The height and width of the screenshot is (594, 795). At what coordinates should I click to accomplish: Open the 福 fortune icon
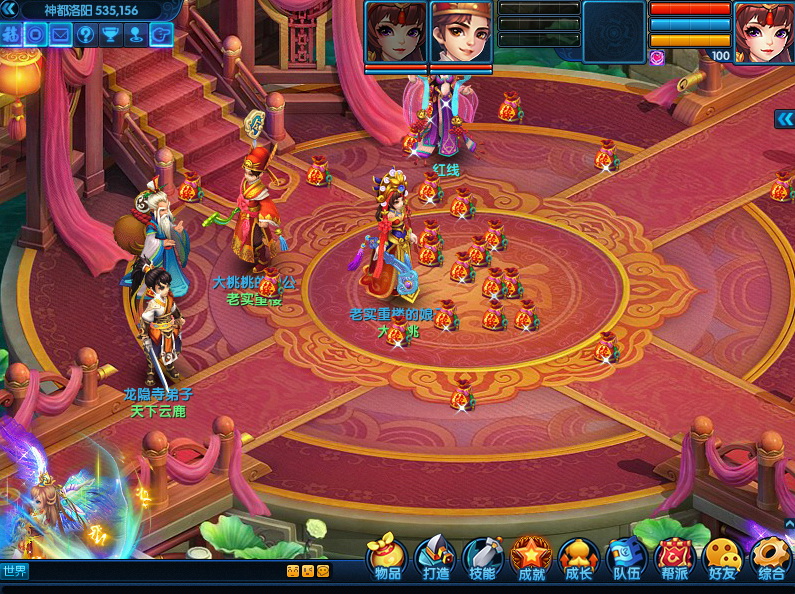pyautogui.click(x=11, y=34)
